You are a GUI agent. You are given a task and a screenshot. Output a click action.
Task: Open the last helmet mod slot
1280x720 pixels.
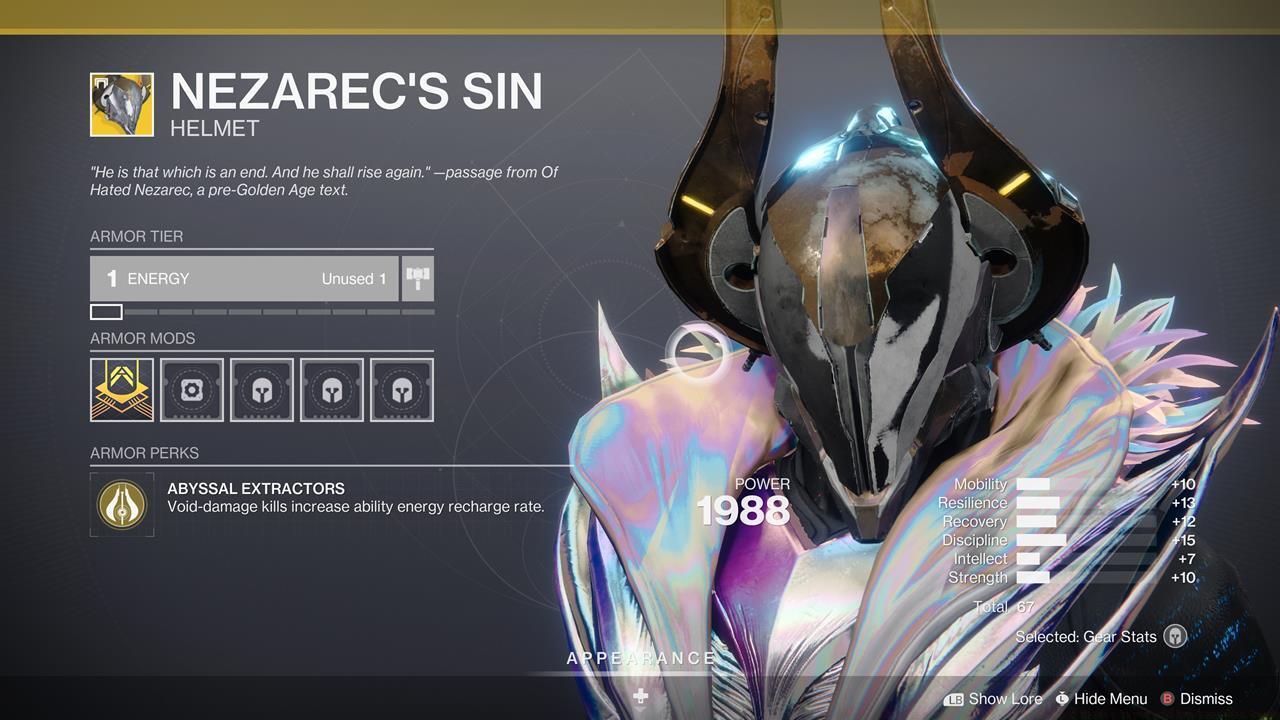[401, 390]
